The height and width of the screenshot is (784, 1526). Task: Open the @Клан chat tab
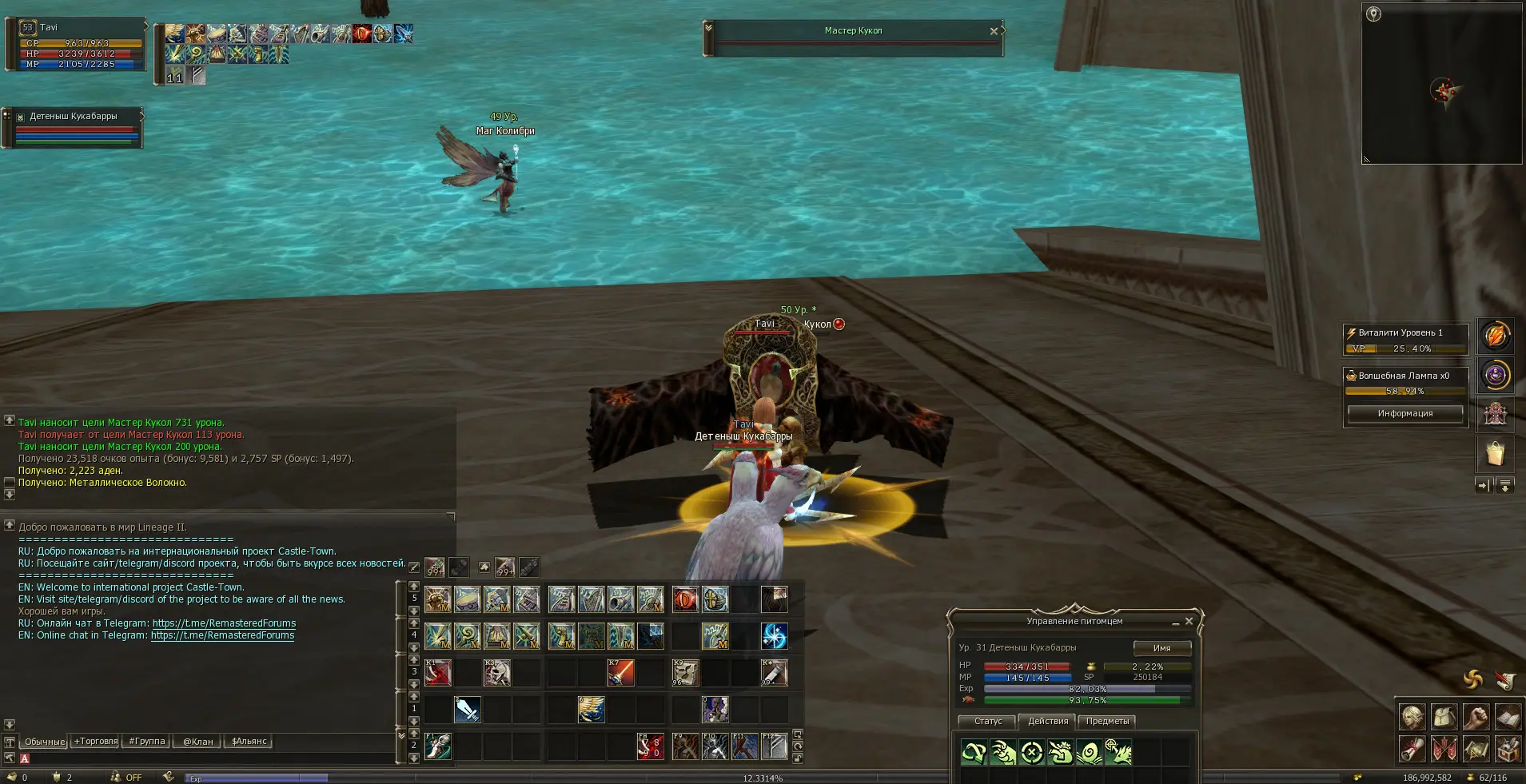[x=197, y=742]
